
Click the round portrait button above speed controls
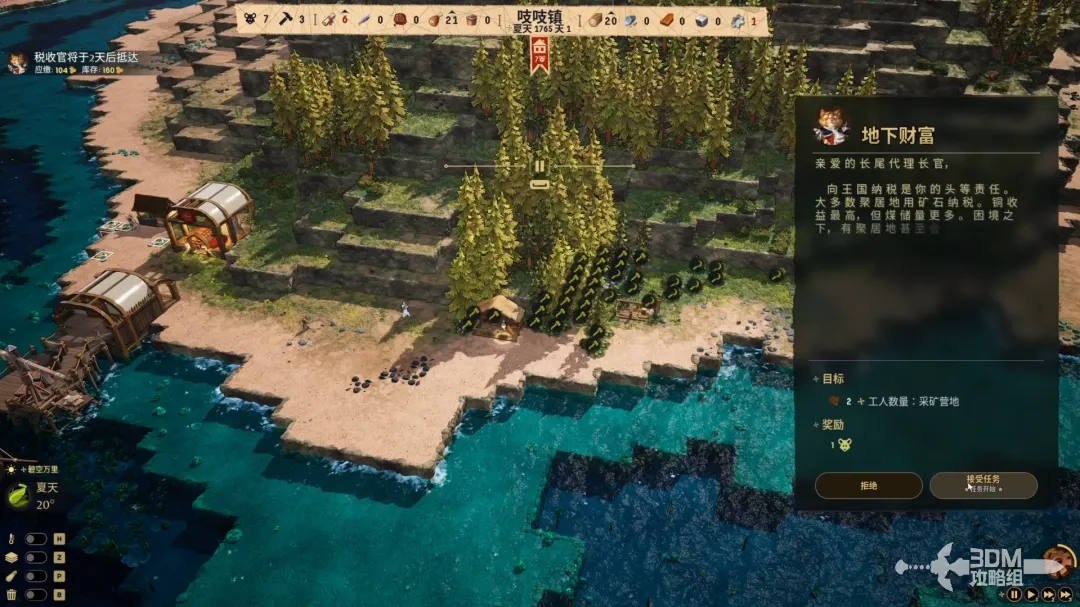click(x=1059, y=561)
